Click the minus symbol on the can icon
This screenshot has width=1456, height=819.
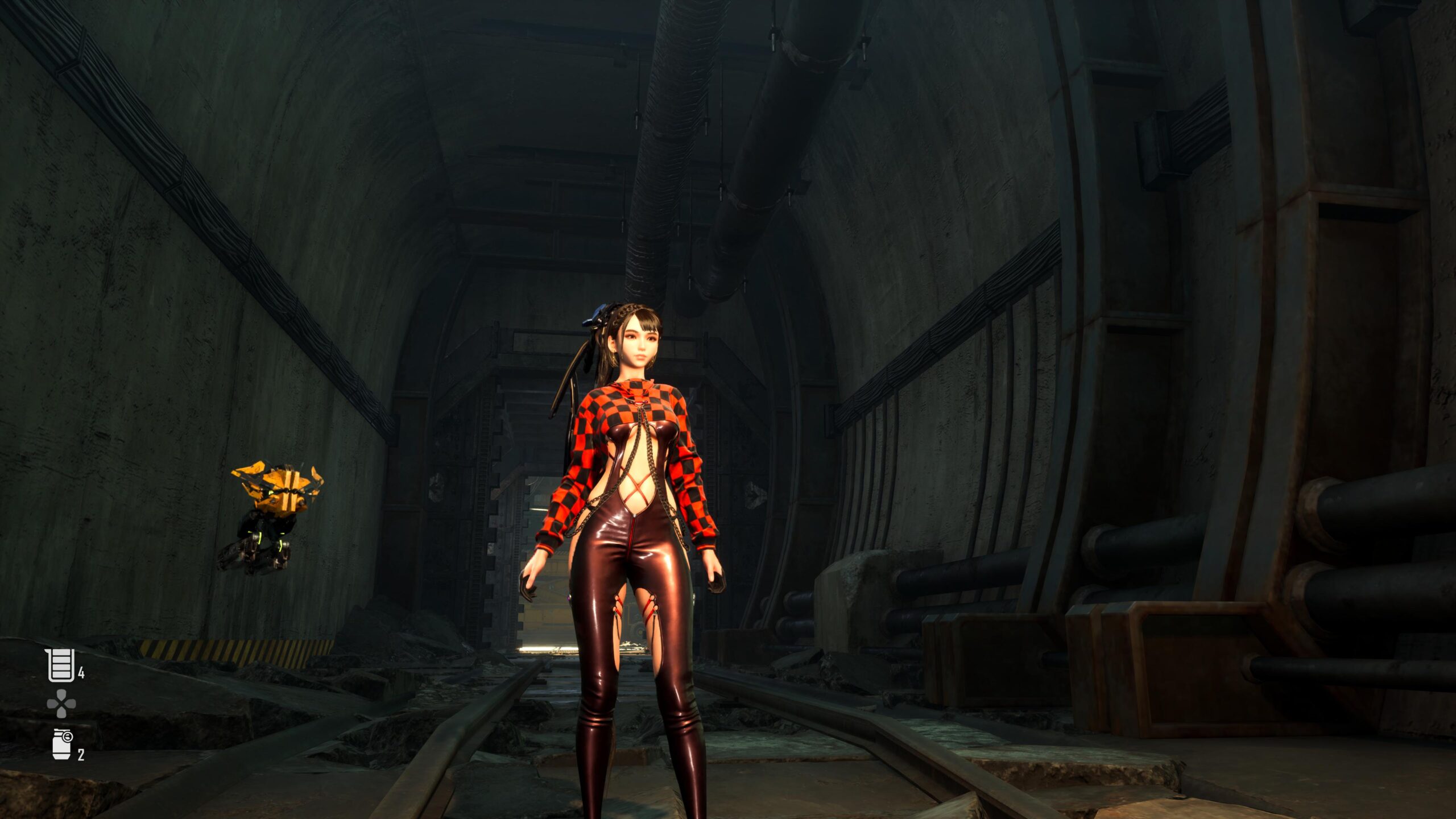pyautogui.click(x=68, y=736)
